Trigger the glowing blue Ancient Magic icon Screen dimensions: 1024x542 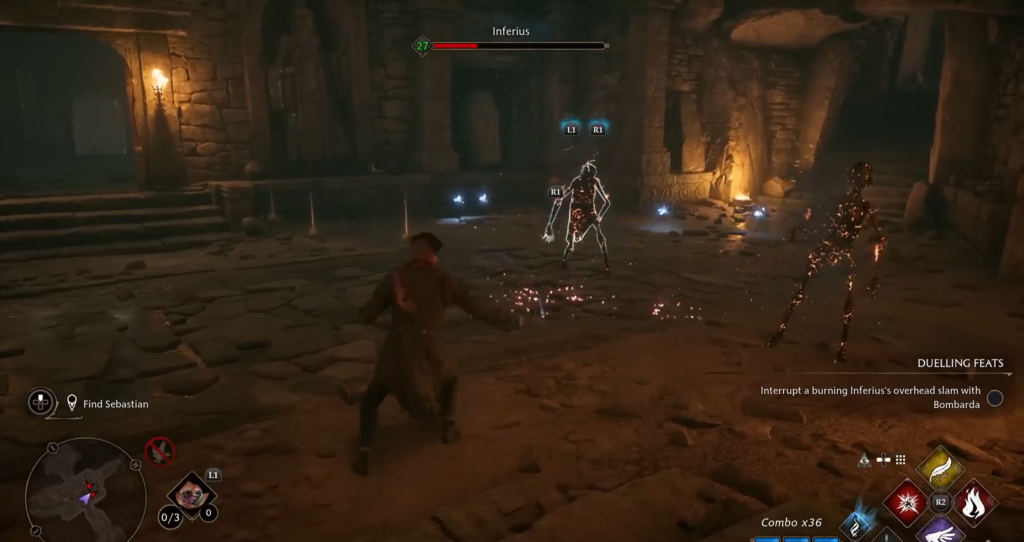point(857,525)
